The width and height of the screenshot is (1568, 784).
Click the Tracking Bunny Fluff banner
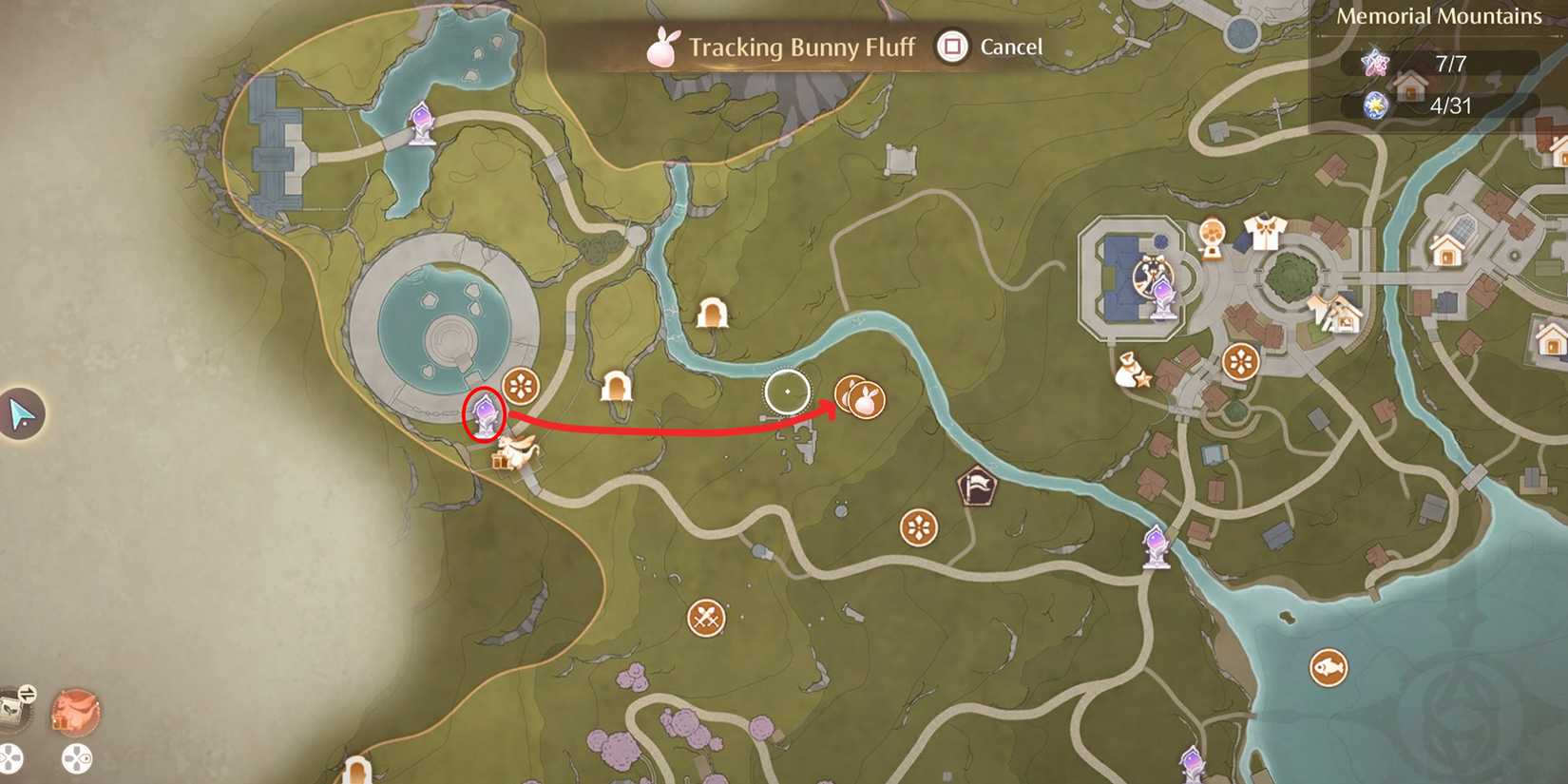coord(801,47)
